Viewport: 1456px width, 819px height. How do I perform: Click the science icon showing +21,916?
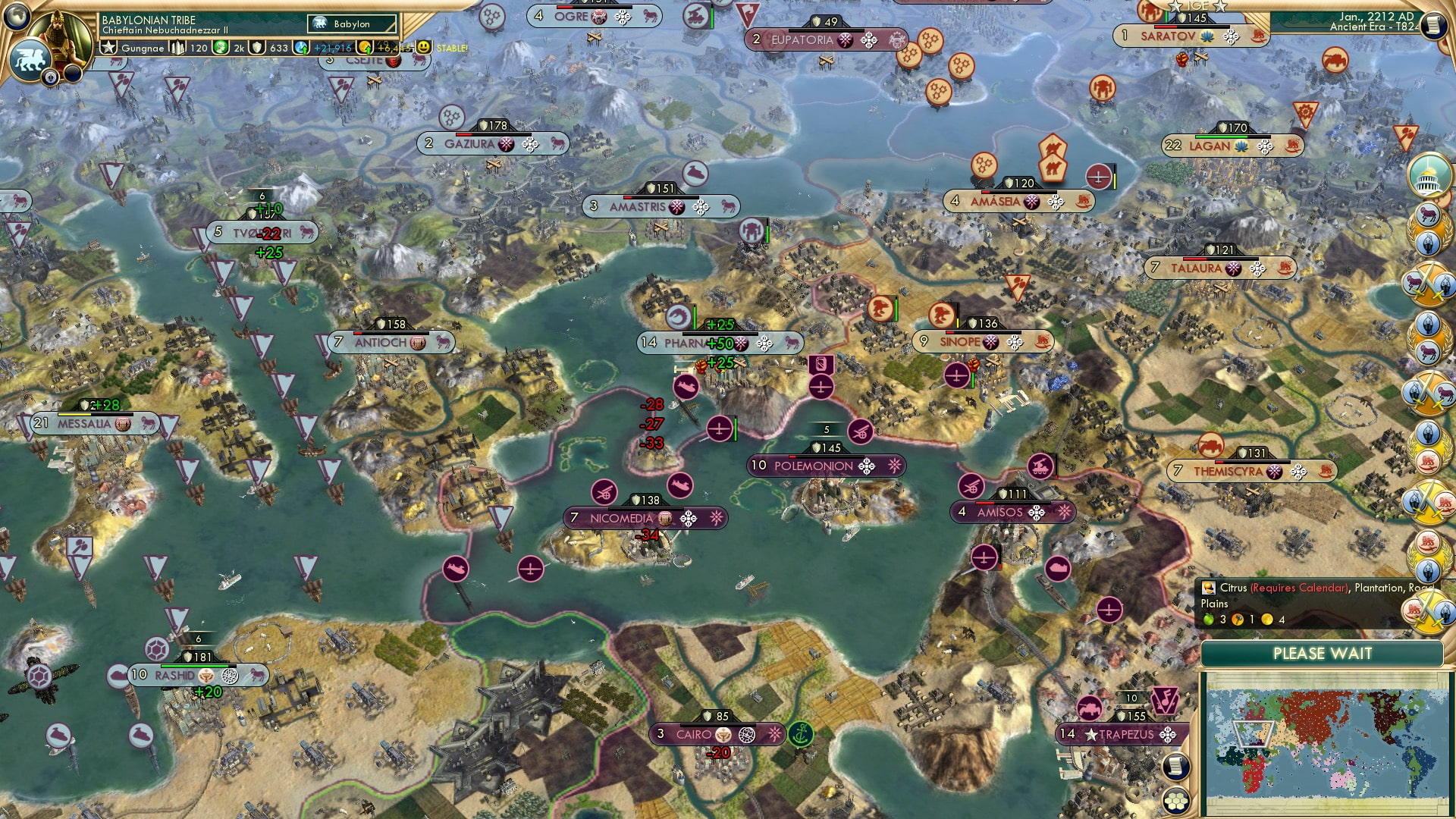pos(301,49)
